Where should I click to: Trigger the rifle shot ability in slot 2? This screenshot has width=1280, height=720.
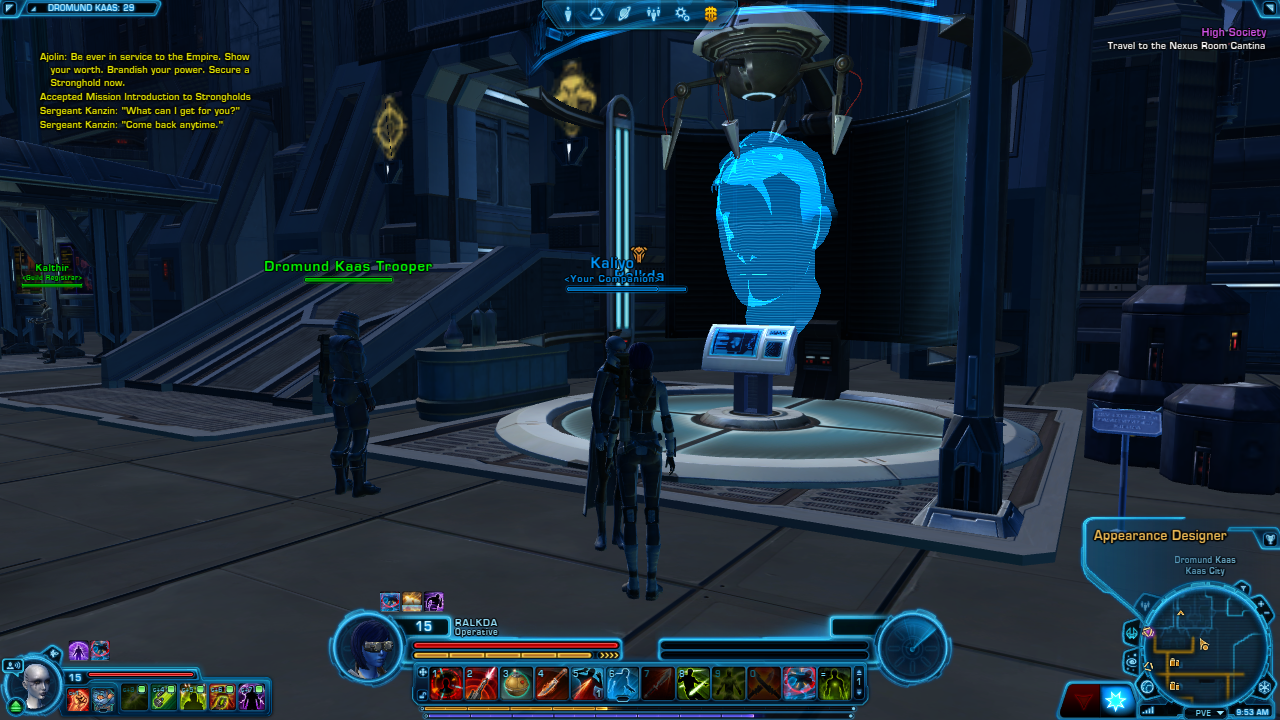(483, 683)
